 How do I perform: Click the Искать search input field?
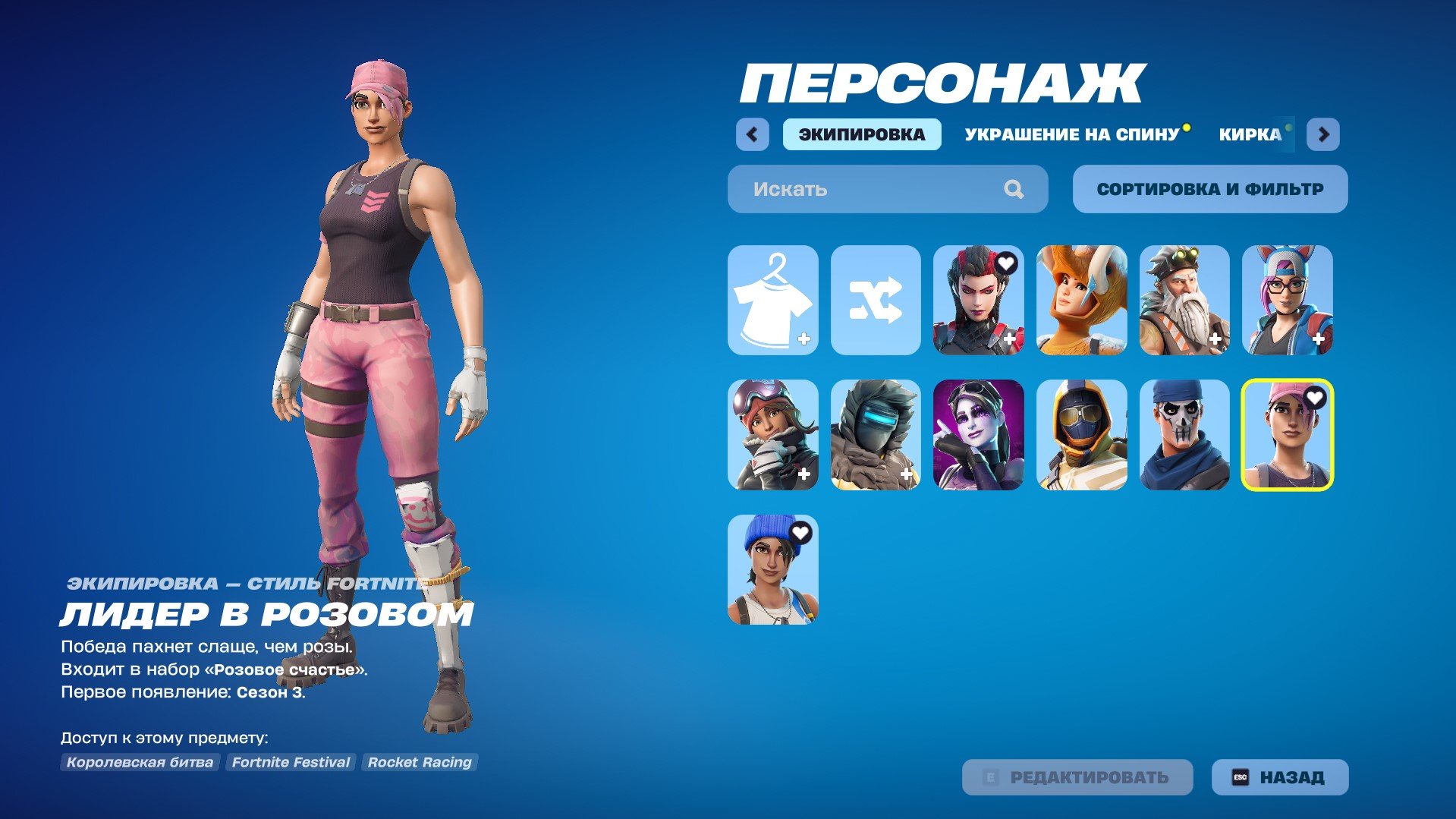click(850, 189)
